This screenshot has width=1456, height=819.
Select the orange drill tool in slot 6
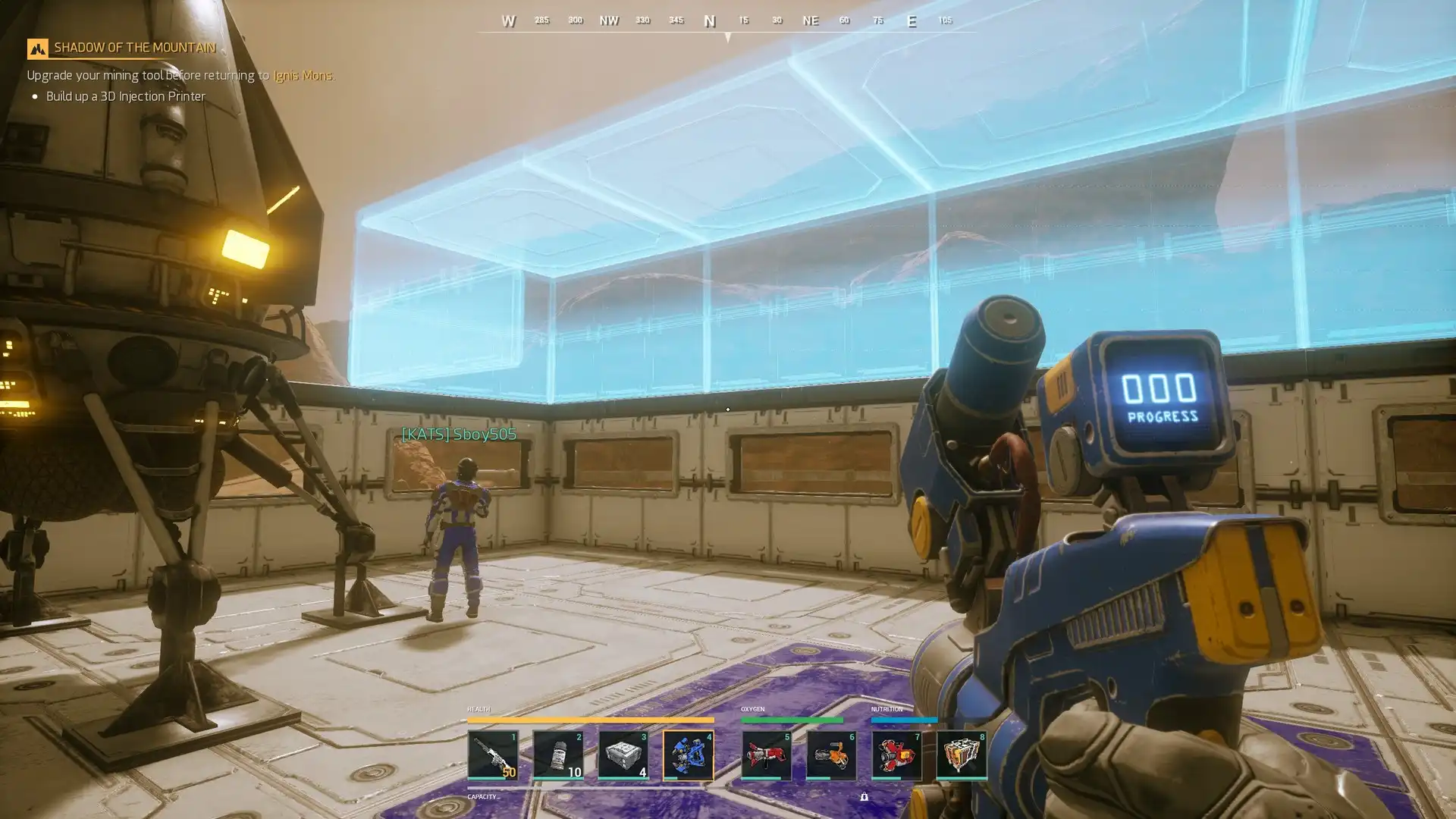(831, 755)
